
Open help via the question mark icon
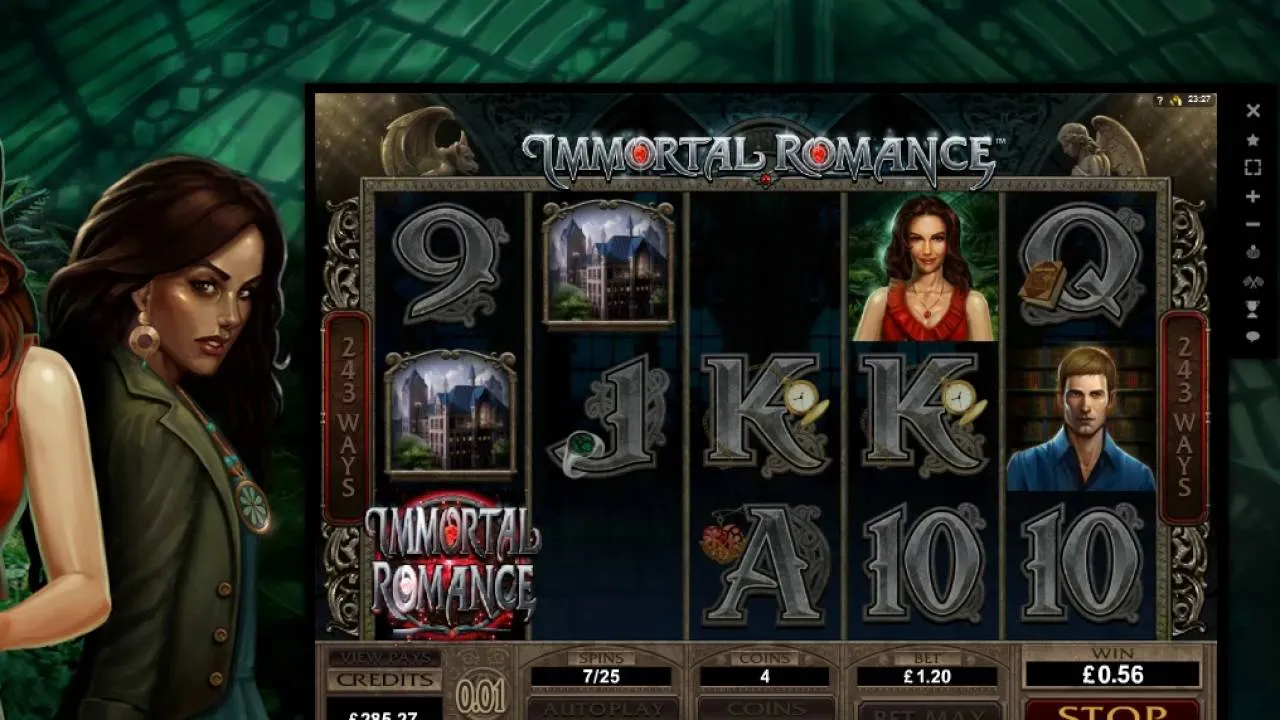click(1160, 100)
